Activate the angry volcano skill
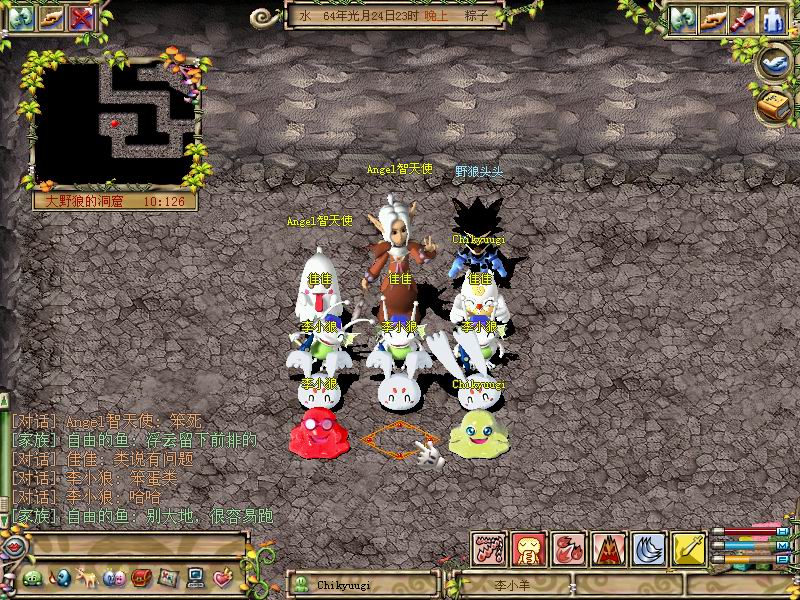800x600 pixels. (608, 548)
